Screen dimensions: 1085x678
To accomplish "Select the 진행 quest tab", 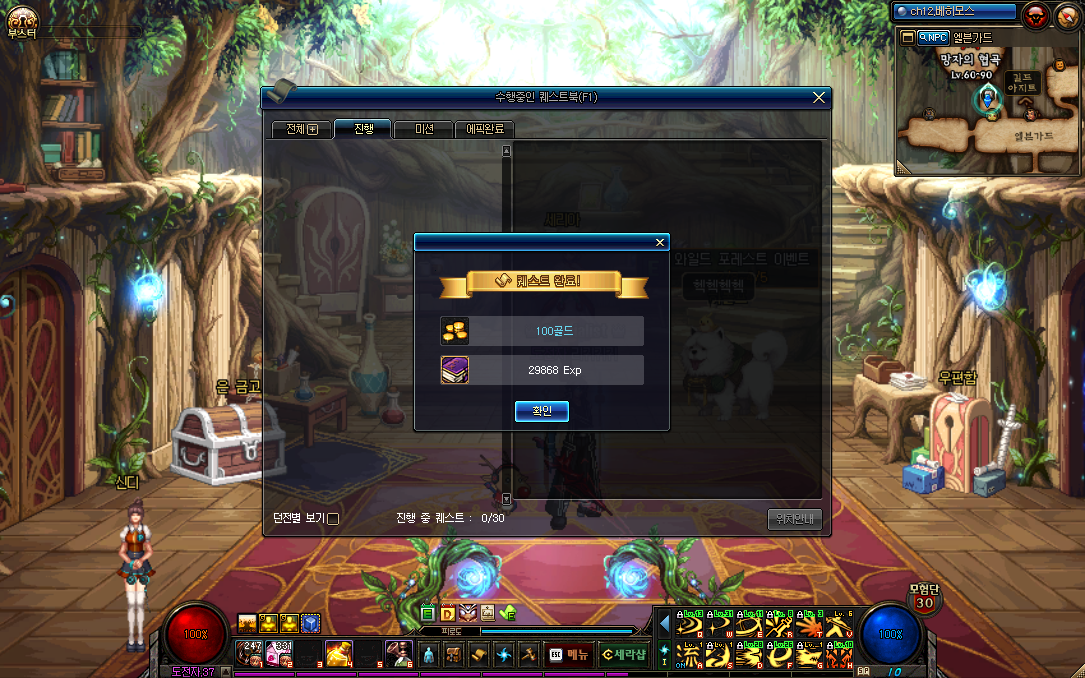I will (362, 129).
